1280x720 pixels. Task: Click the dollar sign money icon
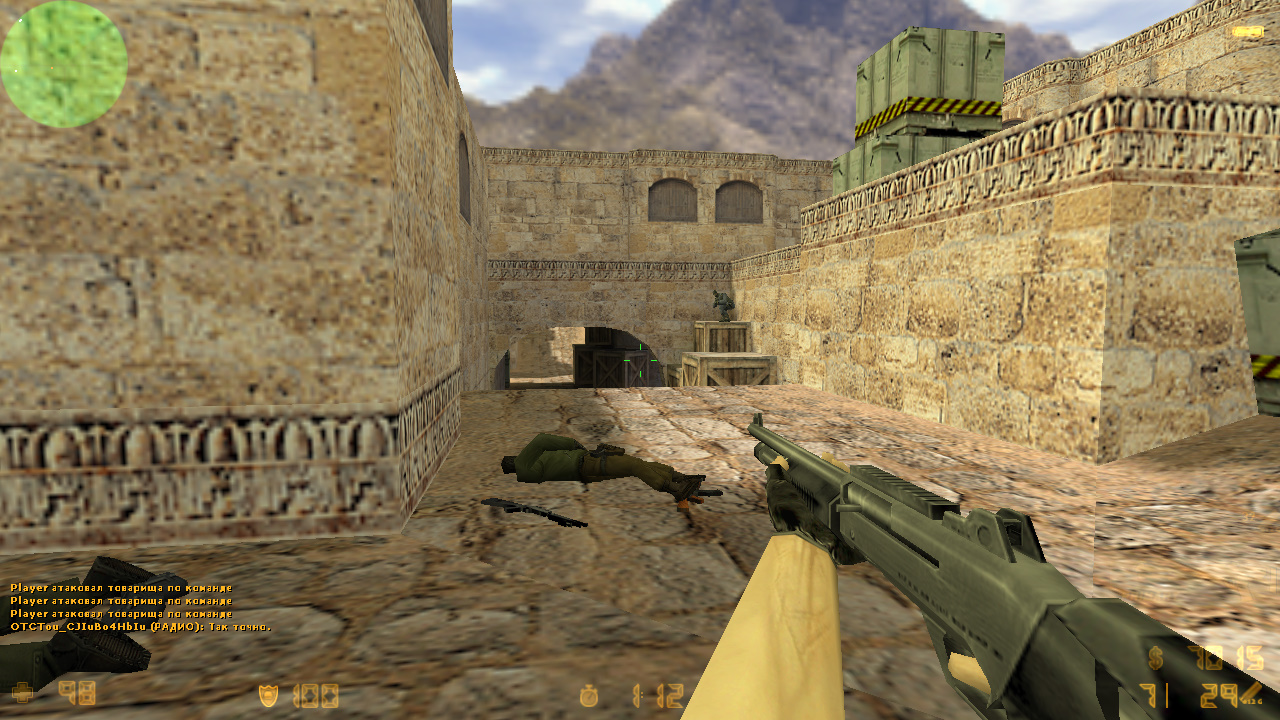tap(1155, 658)
